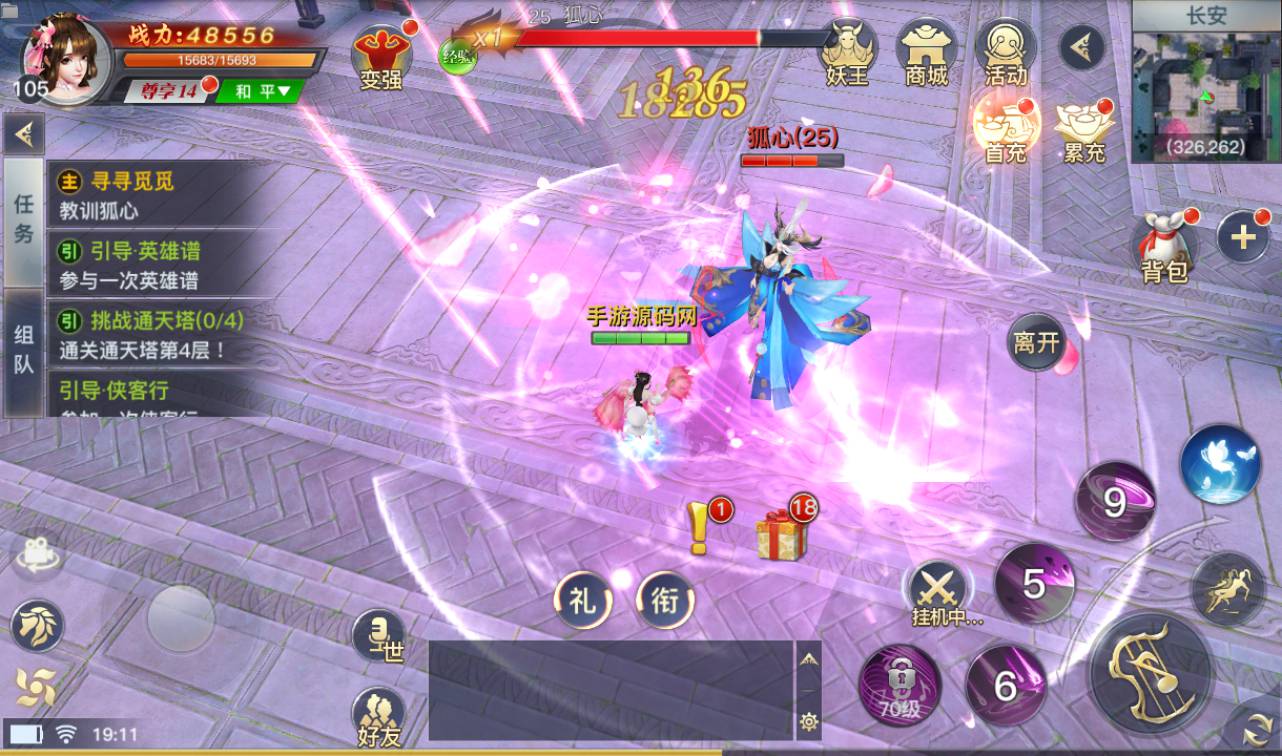Open the 累充 cumulative recharge icon
The image size is (1282, 756).
point(1084,130)
